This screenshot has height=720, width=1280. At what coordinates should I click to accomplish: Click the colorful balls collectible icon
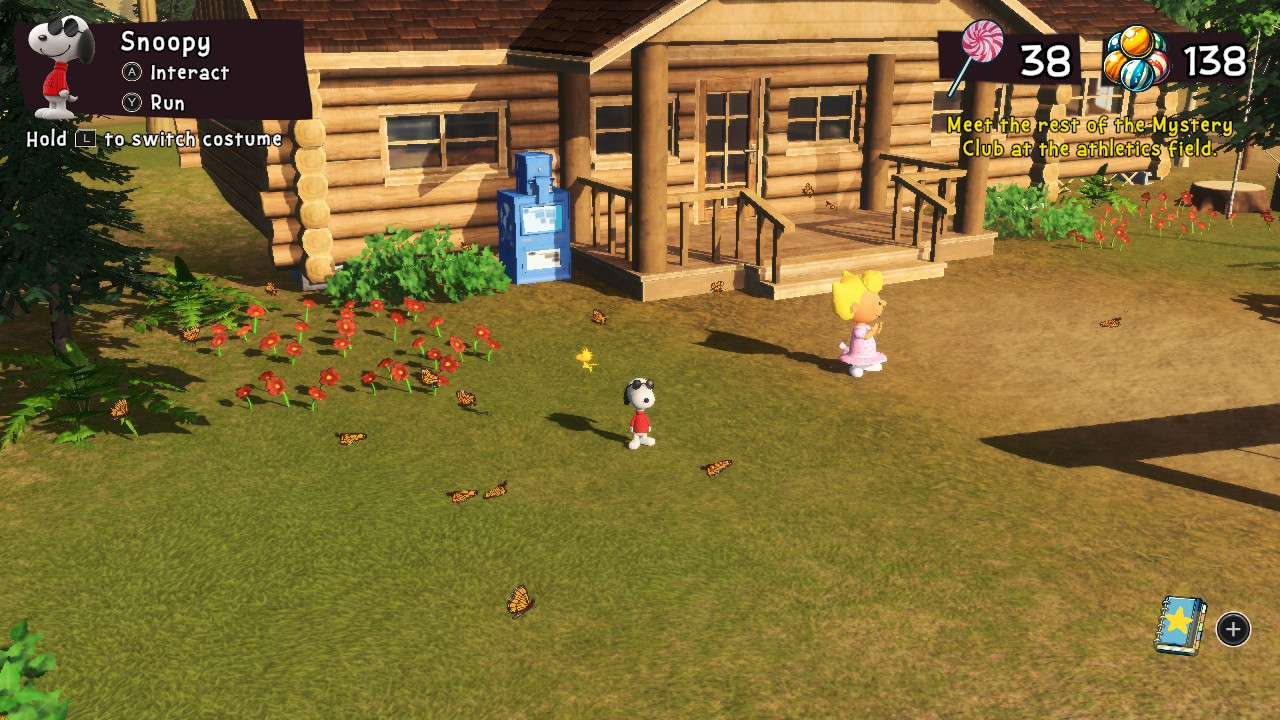[x=1135, y=60]
